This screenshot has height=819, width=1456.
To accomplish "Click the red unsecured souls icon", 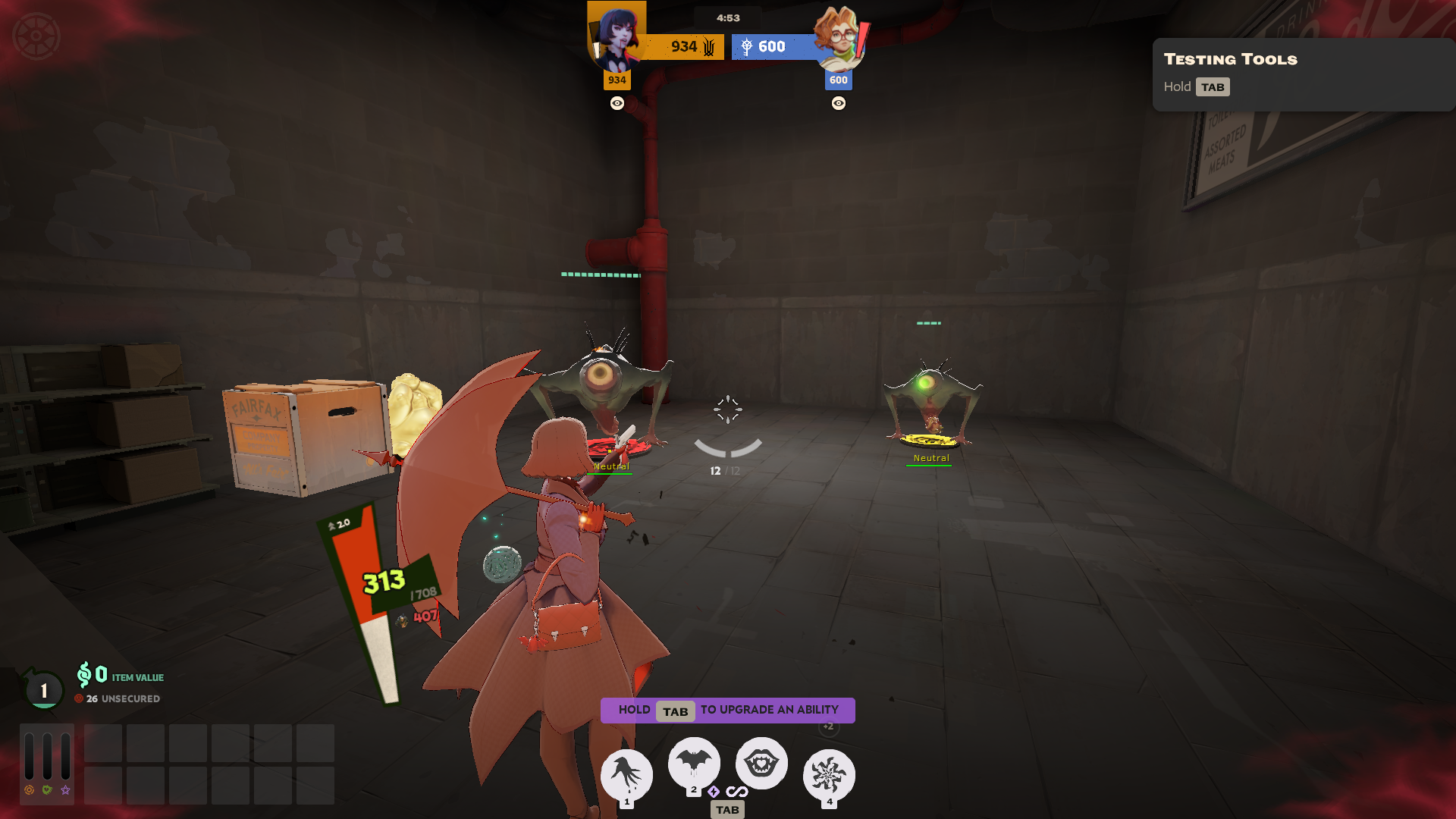I will (79, 698).
